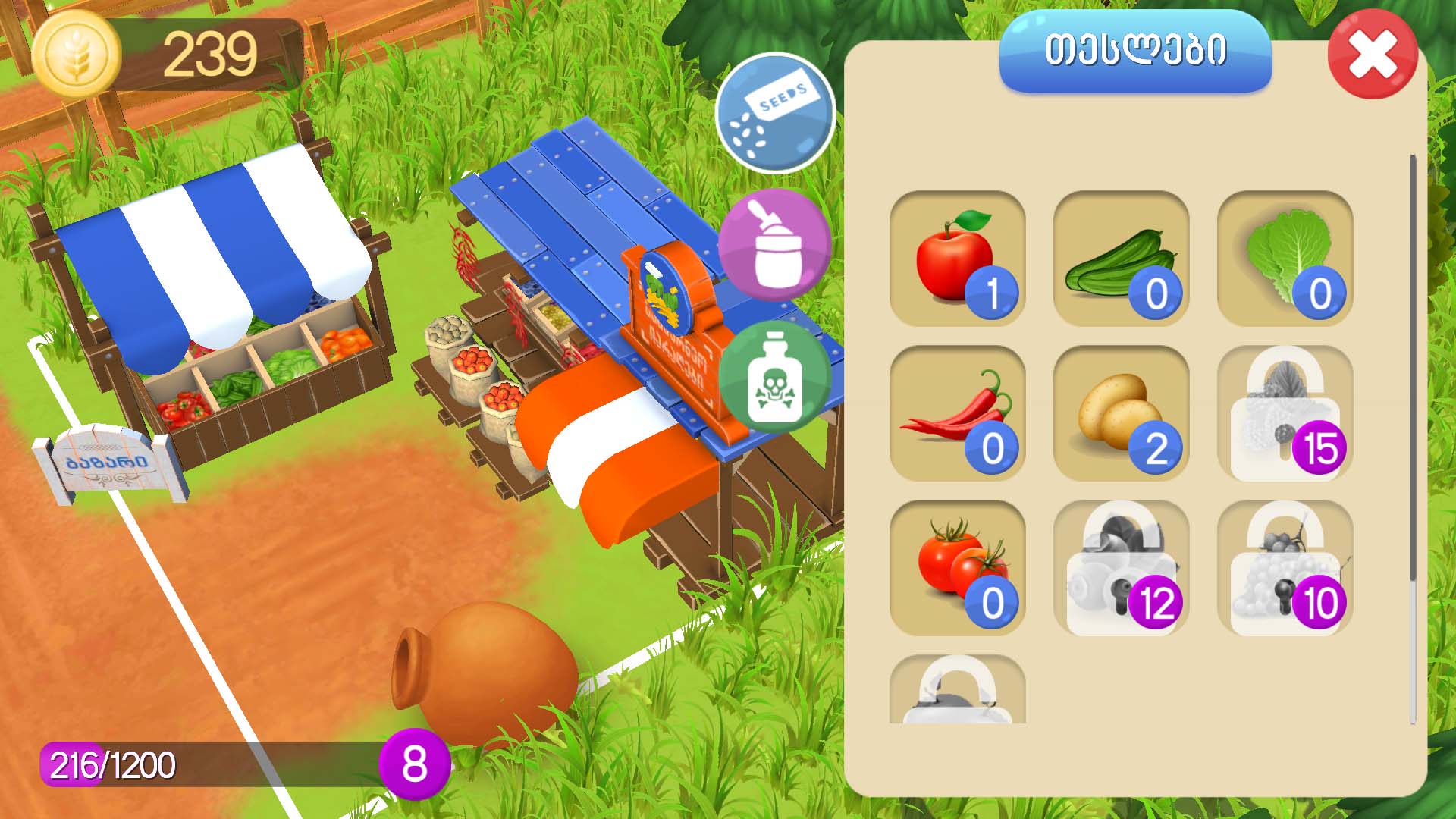Choose the potato seed slot
This screenshot has height=819, width=1456.
pyautogui.click(x=1121, y=413)
